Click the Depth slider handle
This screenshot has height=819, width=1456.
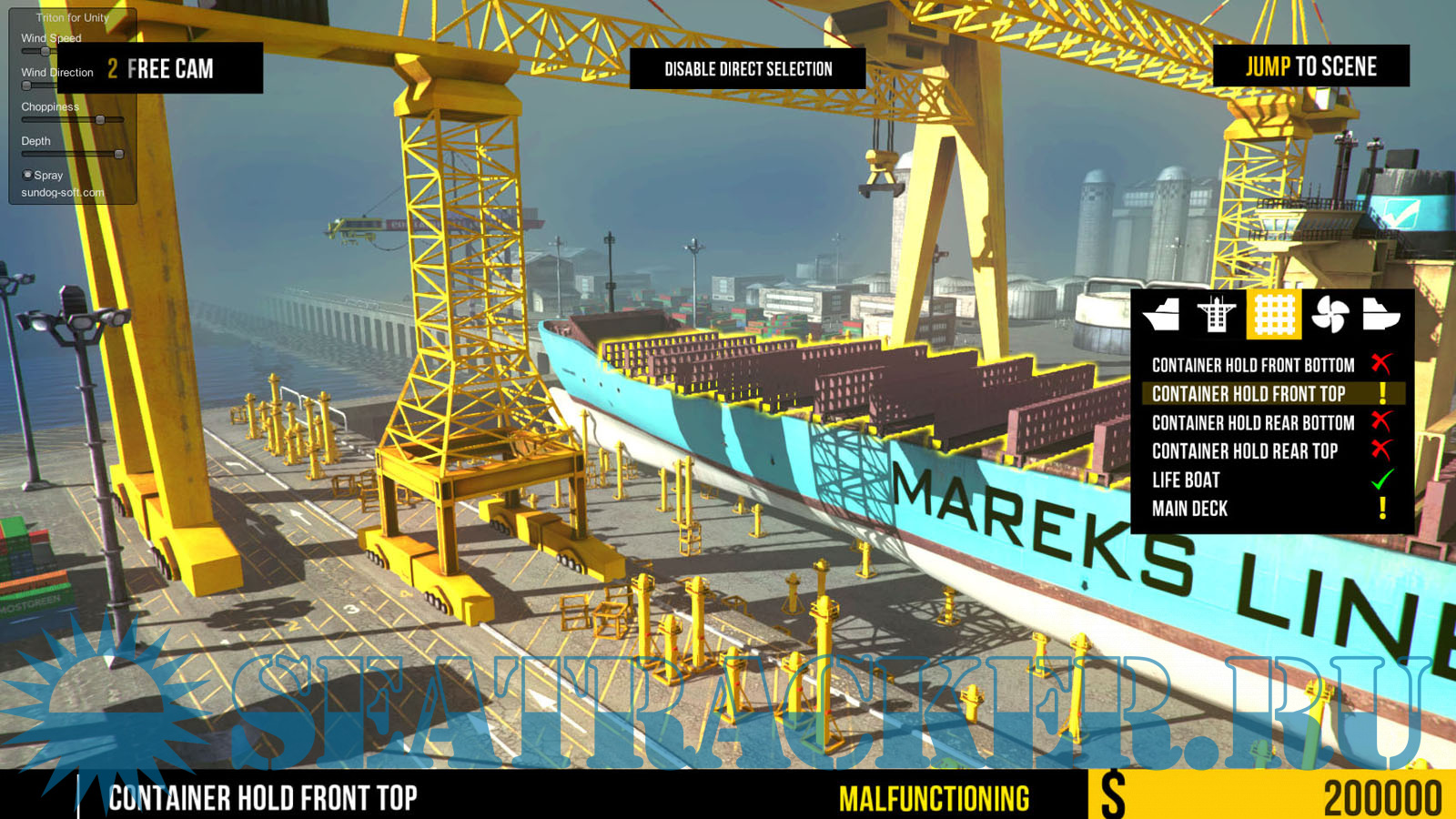tap(118, 155)
